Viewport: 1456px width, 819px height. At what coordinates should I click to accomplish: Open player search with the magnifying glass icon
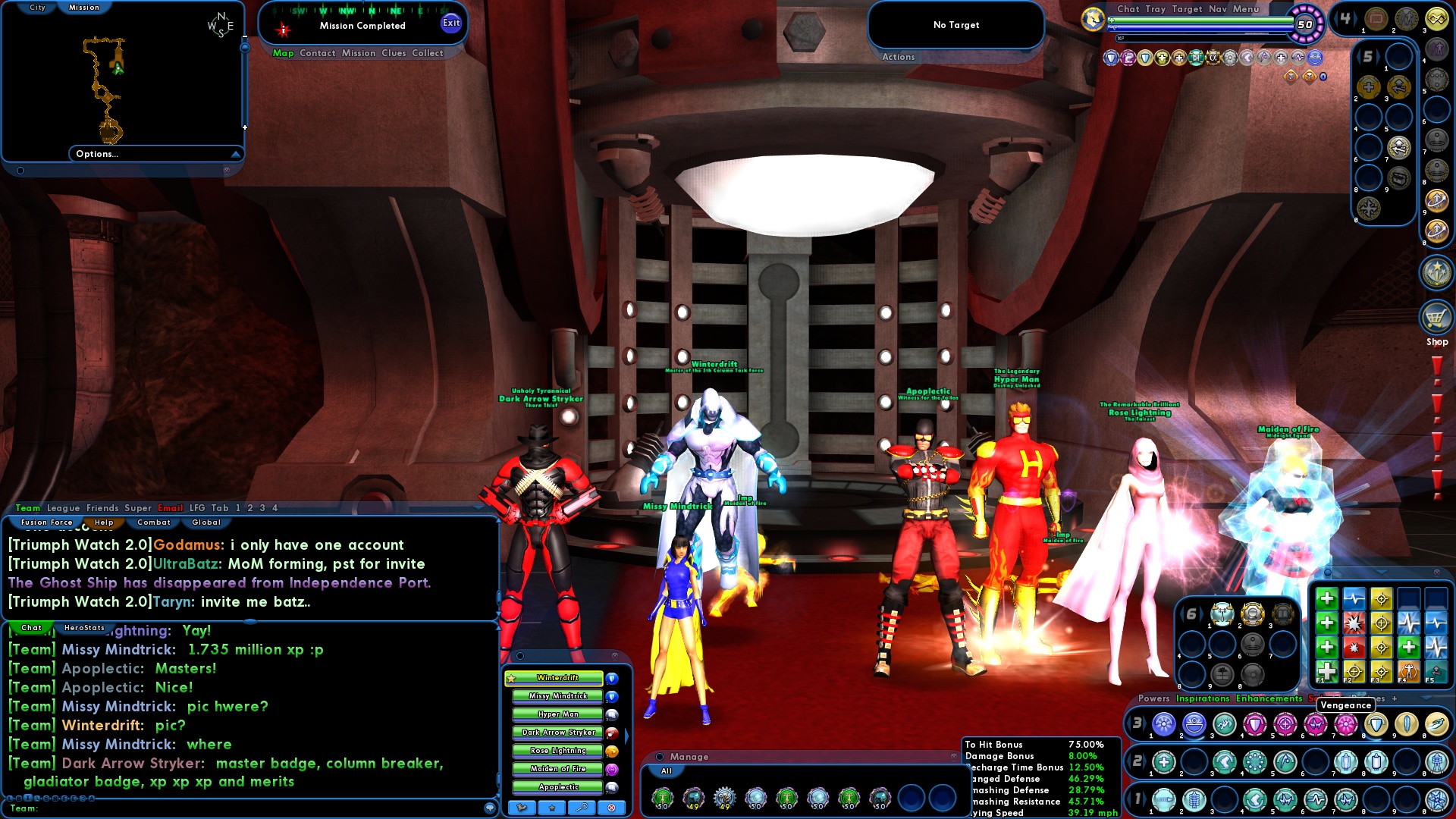coord(580,808)
